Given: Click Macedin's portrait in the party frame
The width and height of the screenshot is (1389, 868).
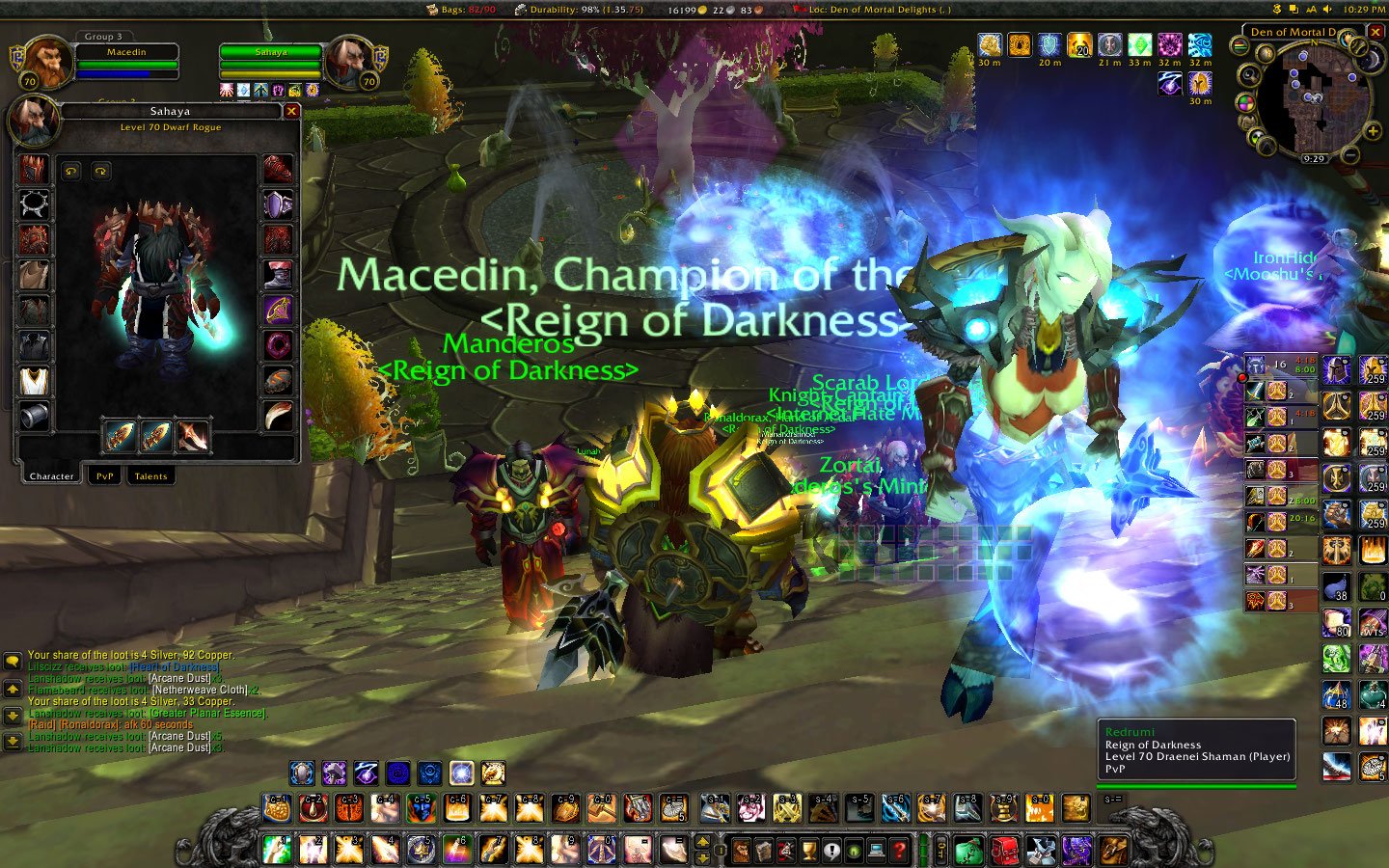Looking at the screenshot, I should [x=48, y=63].
